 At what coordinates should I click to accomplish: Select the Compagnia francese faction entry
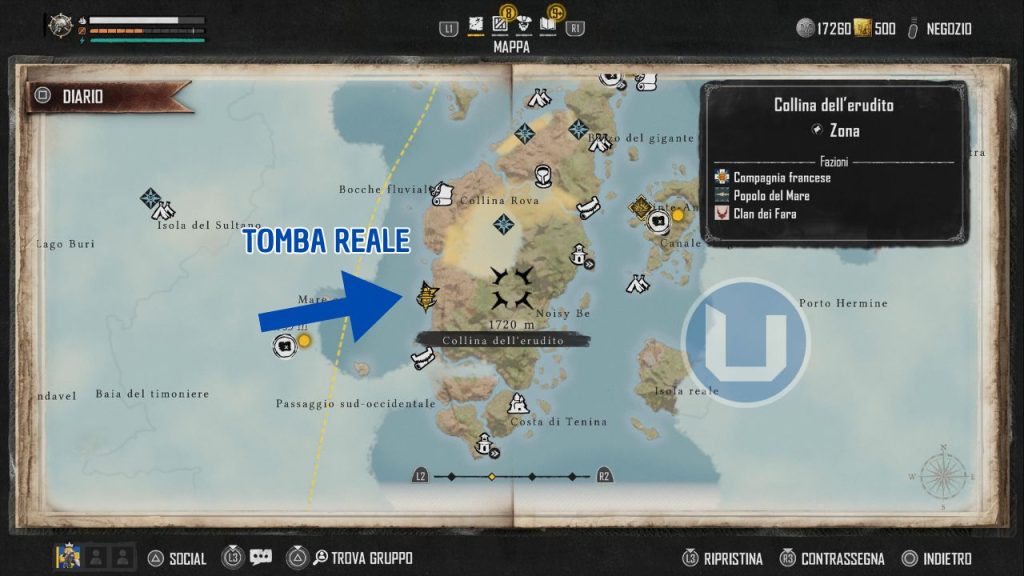781,178
